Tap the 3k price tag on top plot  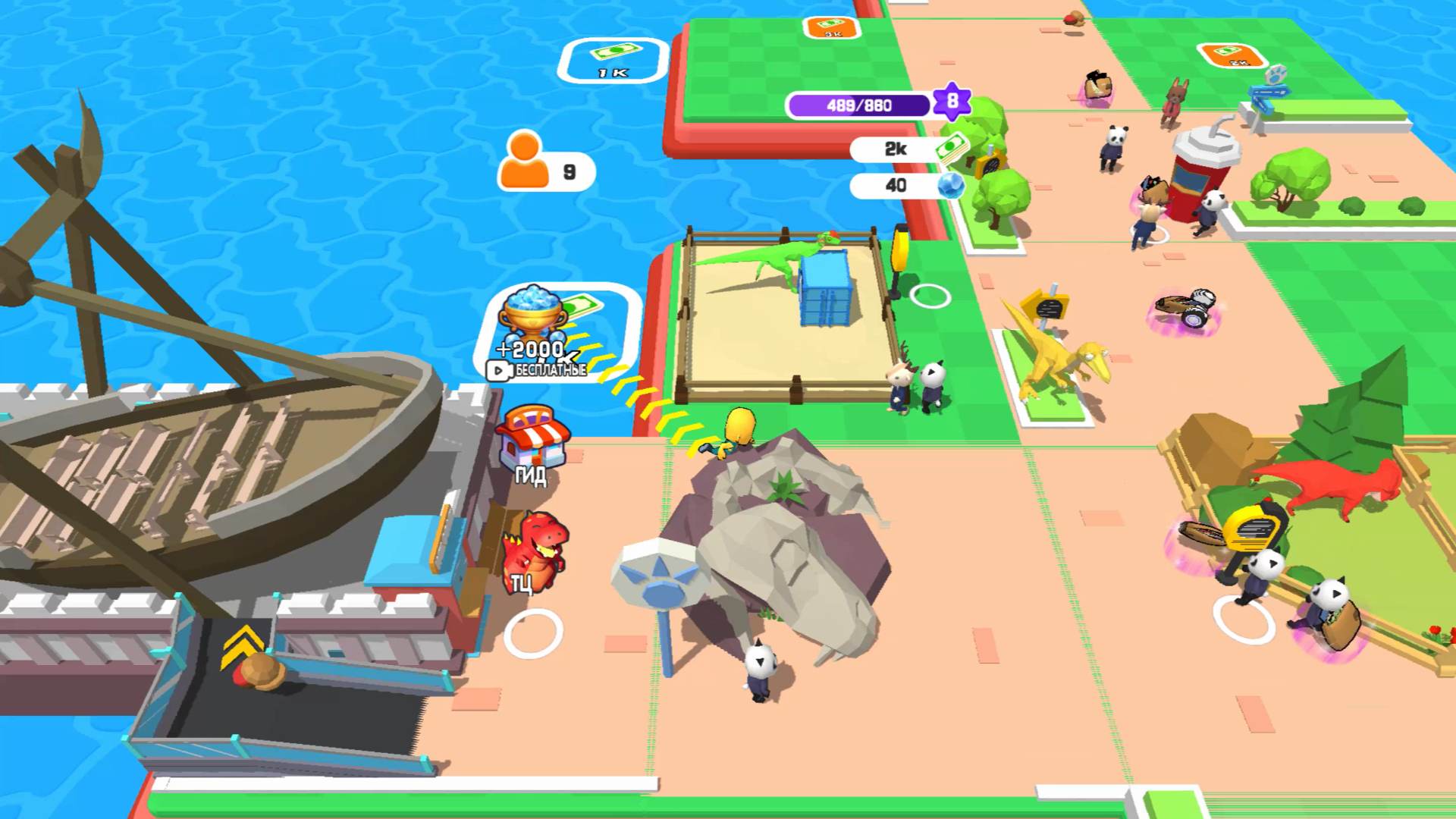pyautogui.click(x=832, y=29)
